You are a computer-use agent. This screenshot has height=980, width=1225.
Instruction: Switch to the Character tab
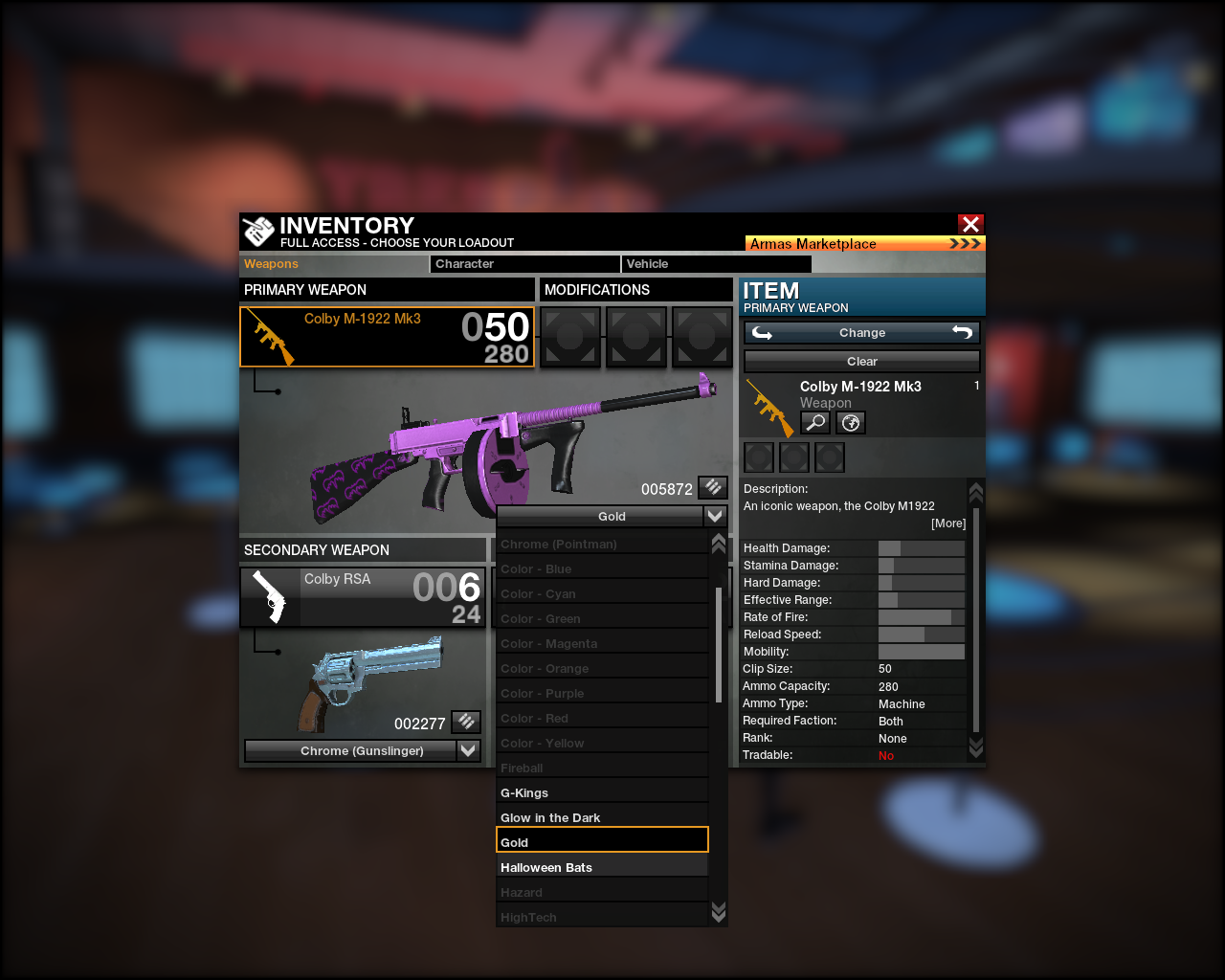[x=524, y=264]
